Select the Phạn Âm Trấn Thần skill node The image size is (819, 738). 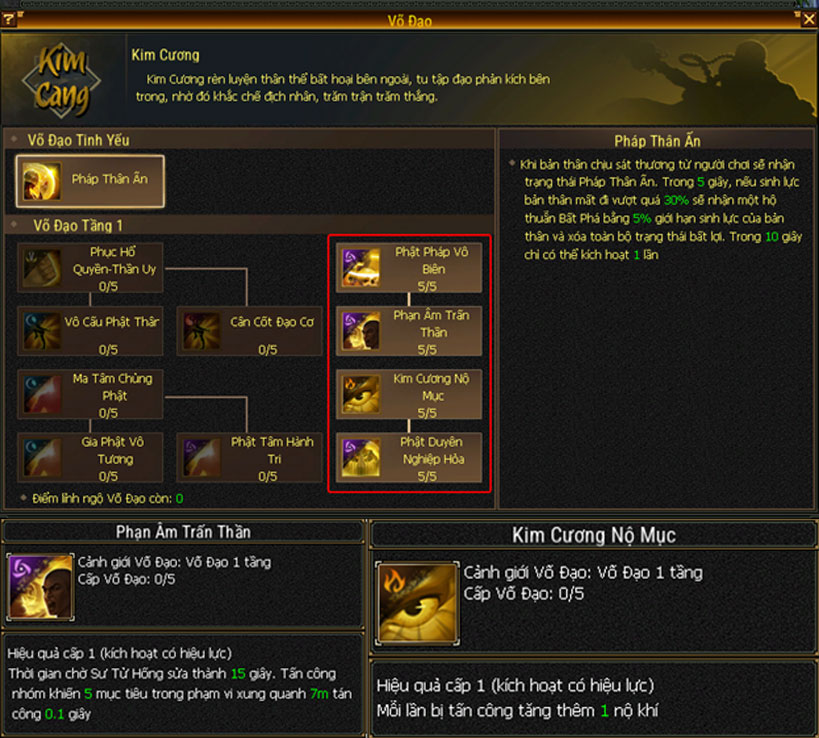coord(409,331)
